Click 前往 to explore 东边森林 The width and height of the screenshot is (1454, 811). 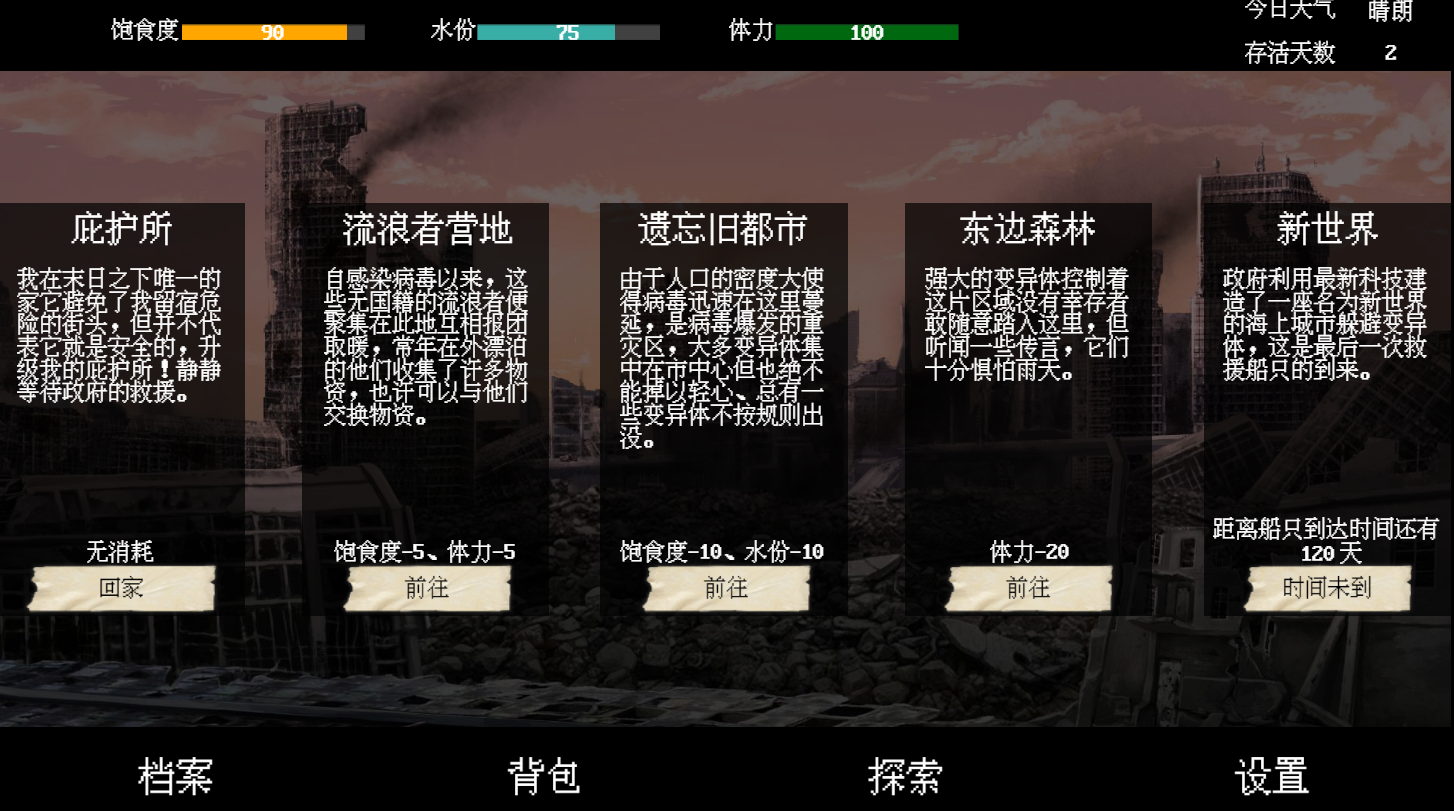click(x=1027, y=588)
